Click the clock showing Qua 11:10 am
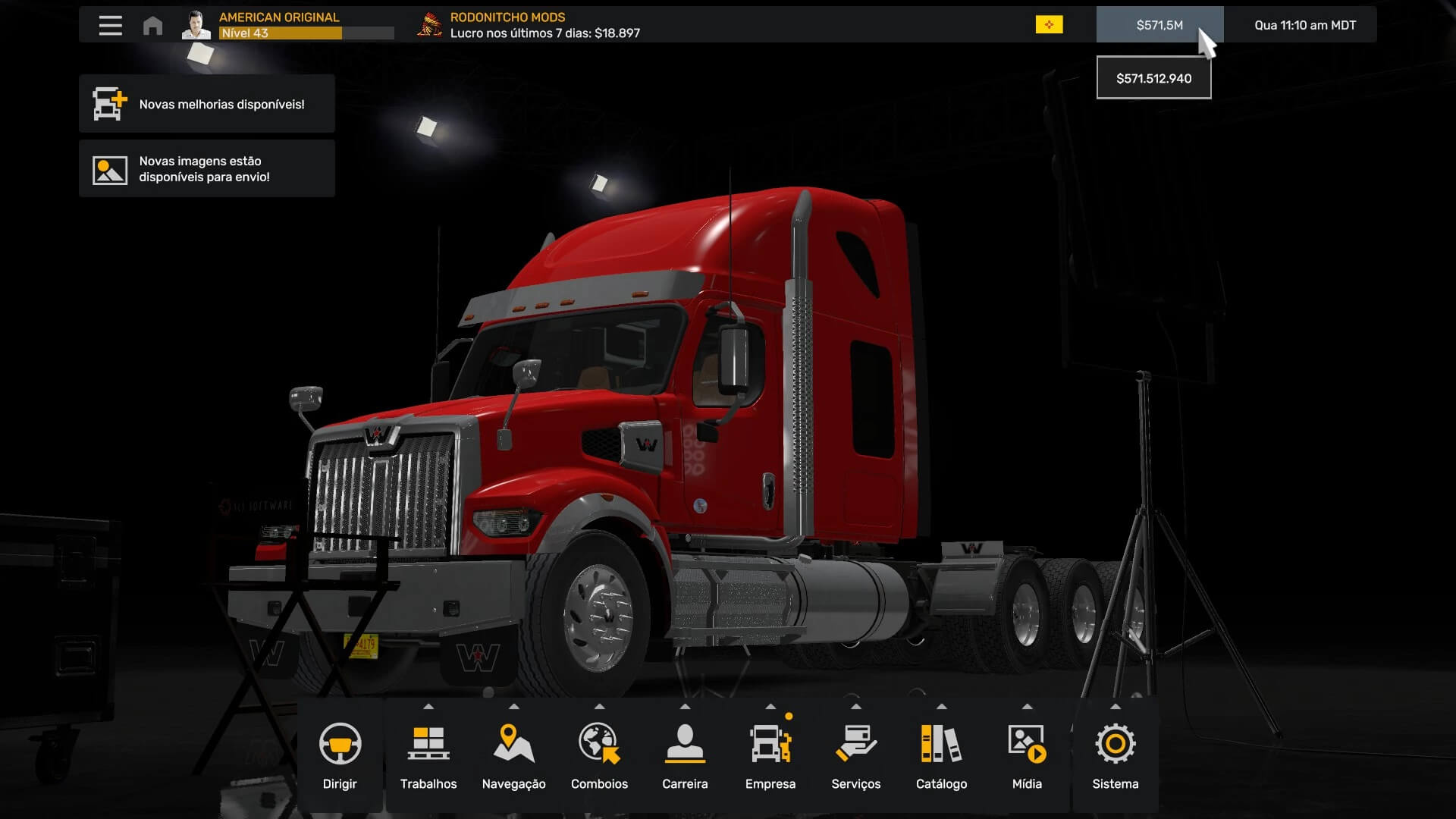 (x=1304, y=25)
